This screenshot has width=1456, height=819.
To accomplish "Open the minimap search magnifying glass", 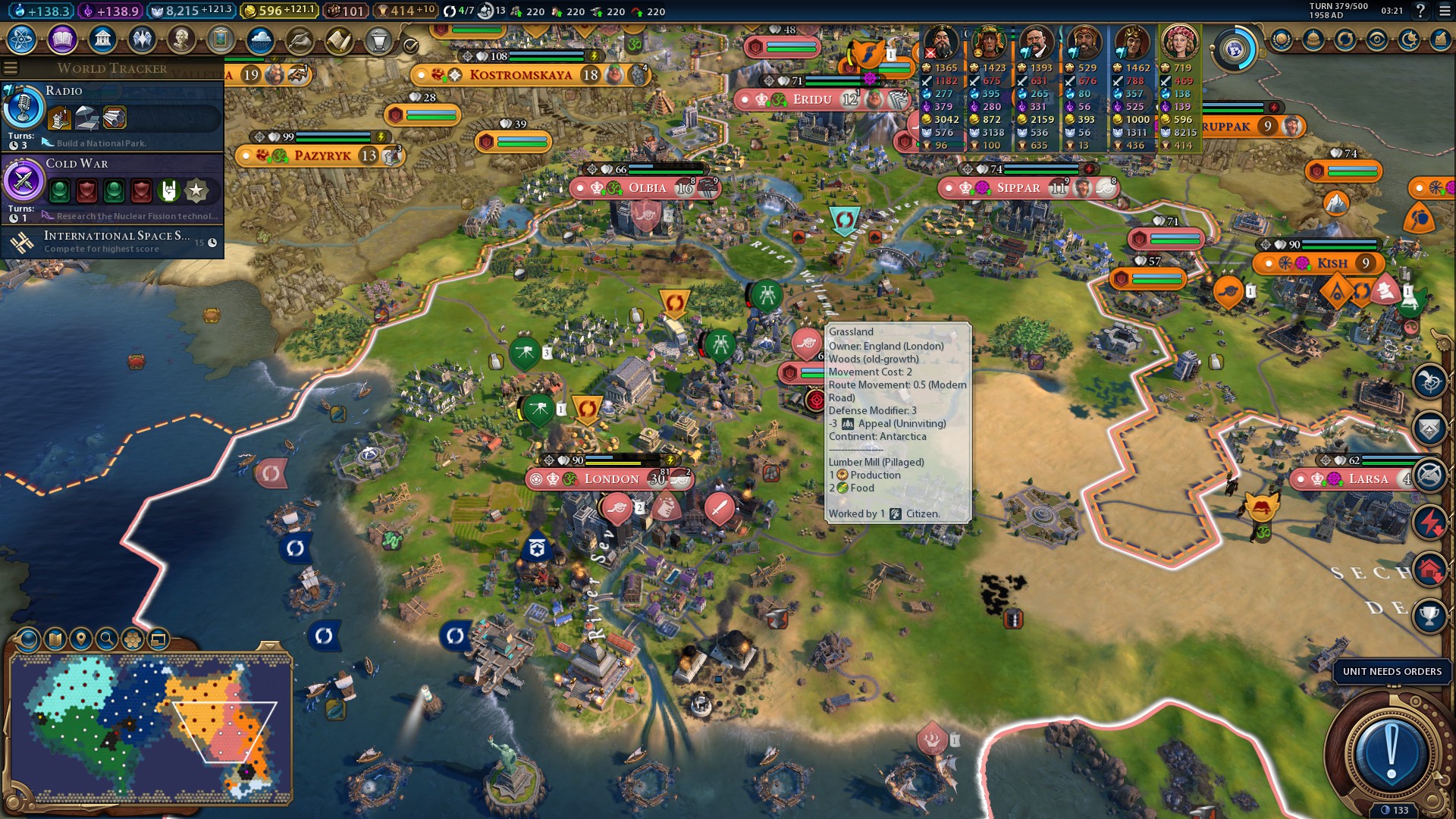I will tap(107, 639).
